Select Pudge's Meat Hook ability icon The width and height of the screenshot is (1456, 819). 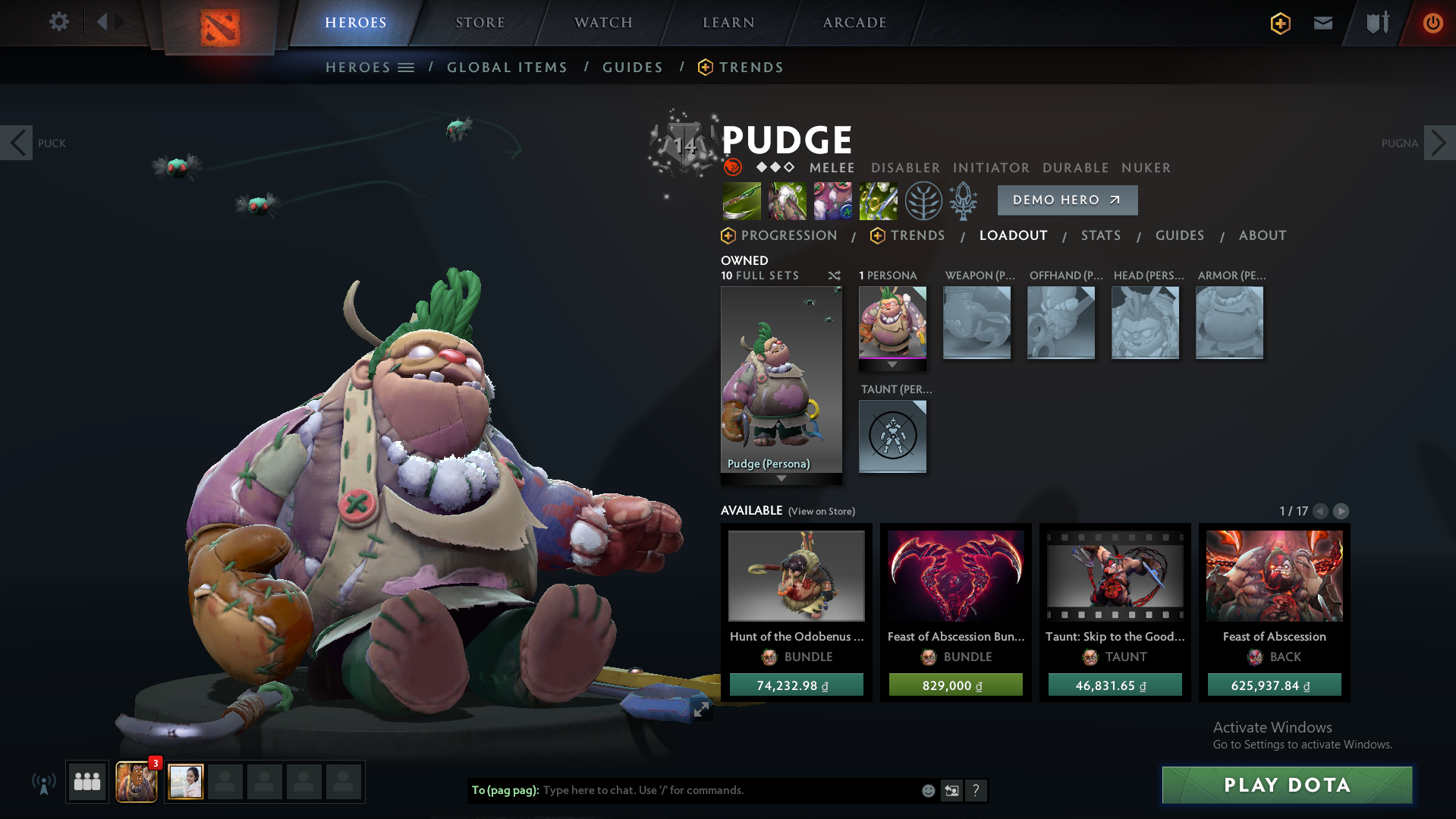[x=741, y=200]
